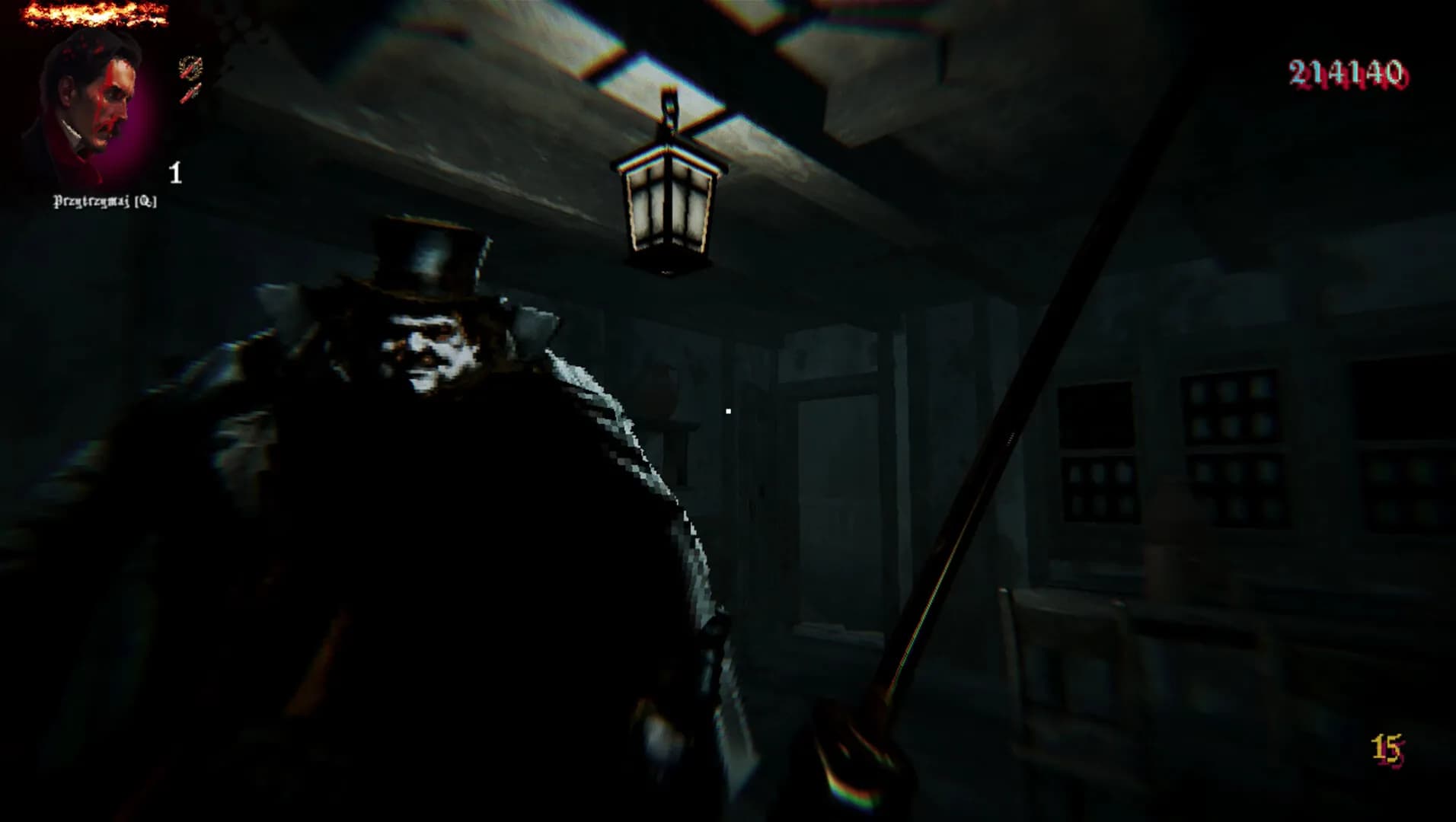Select the dynamite icon with laurel wreath
Screen dimensions: 1456x822
[190, 68]
